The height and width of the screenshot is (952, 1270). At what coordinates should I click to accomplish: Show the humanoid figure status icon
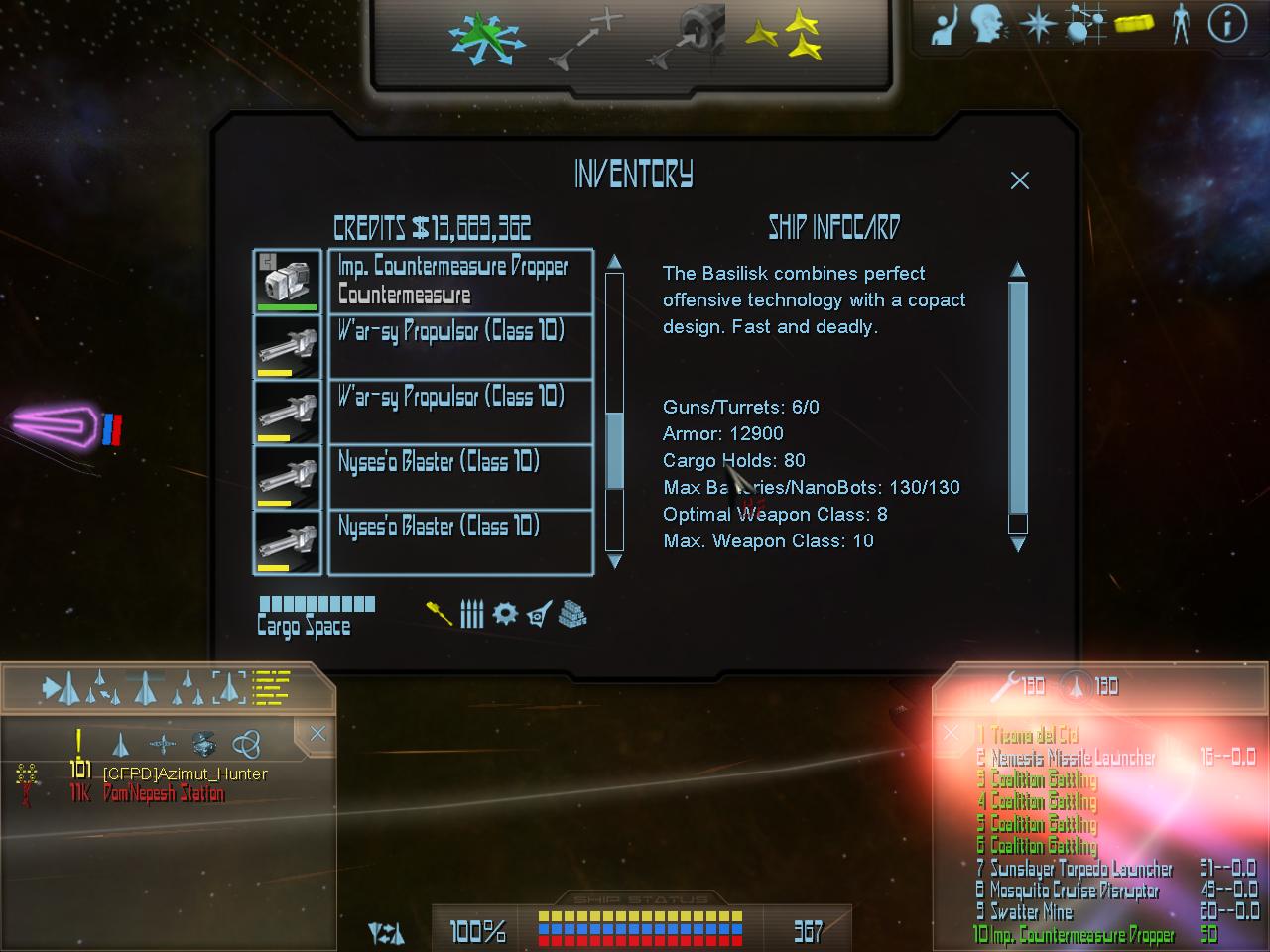pos(1181,24)
